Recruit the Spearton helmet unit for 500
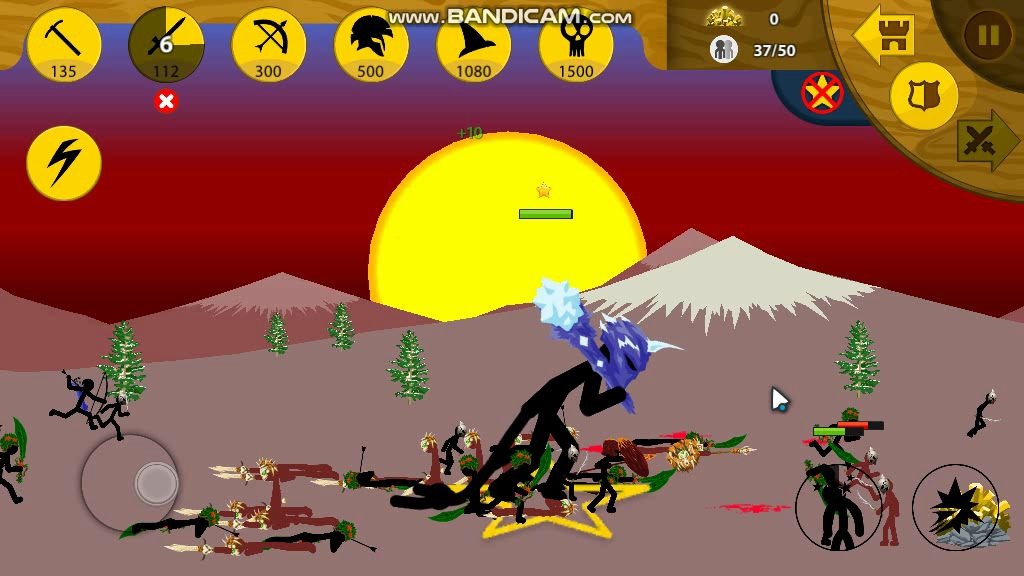Screen dimensions: 1024x576 point(371,45)
